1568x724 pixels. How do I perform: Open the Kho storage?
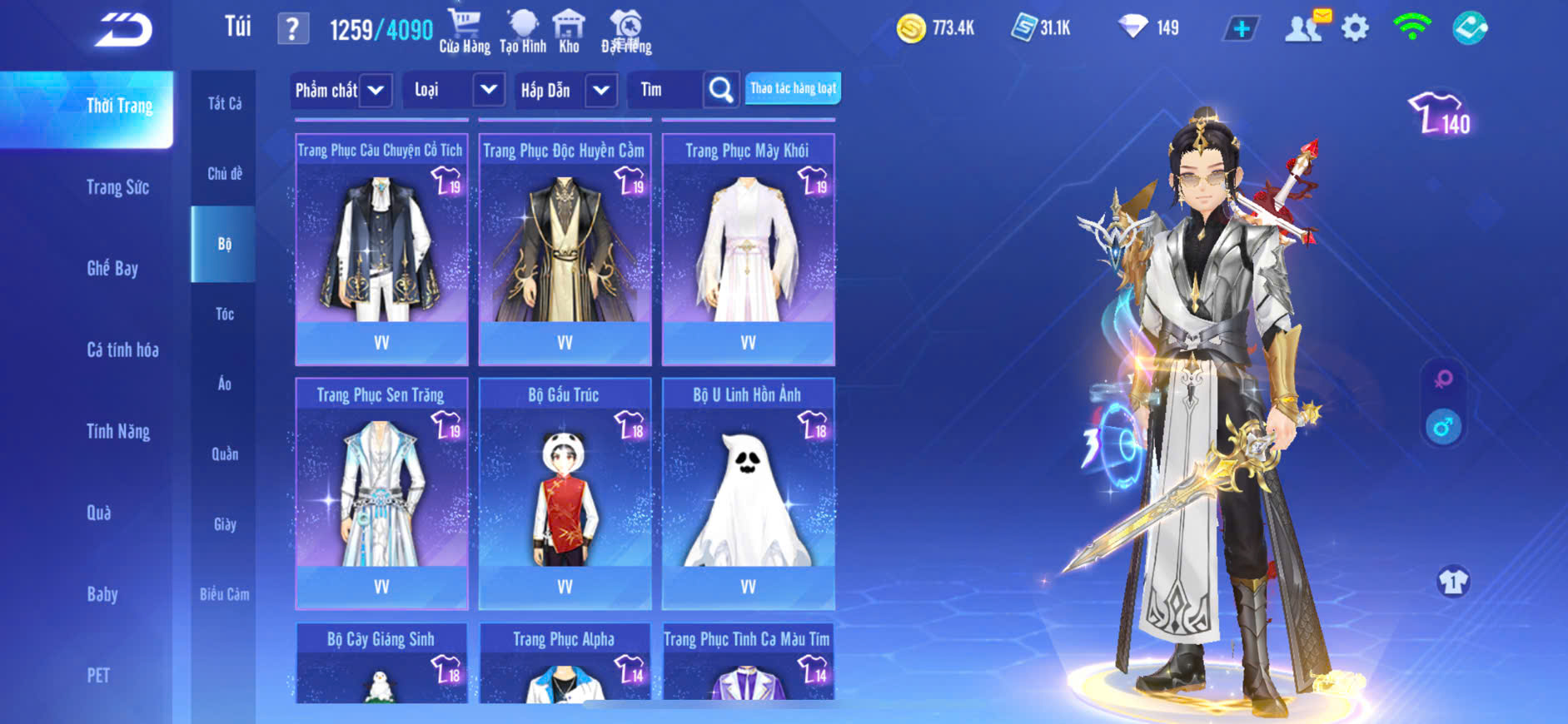(x=569, y=32)
